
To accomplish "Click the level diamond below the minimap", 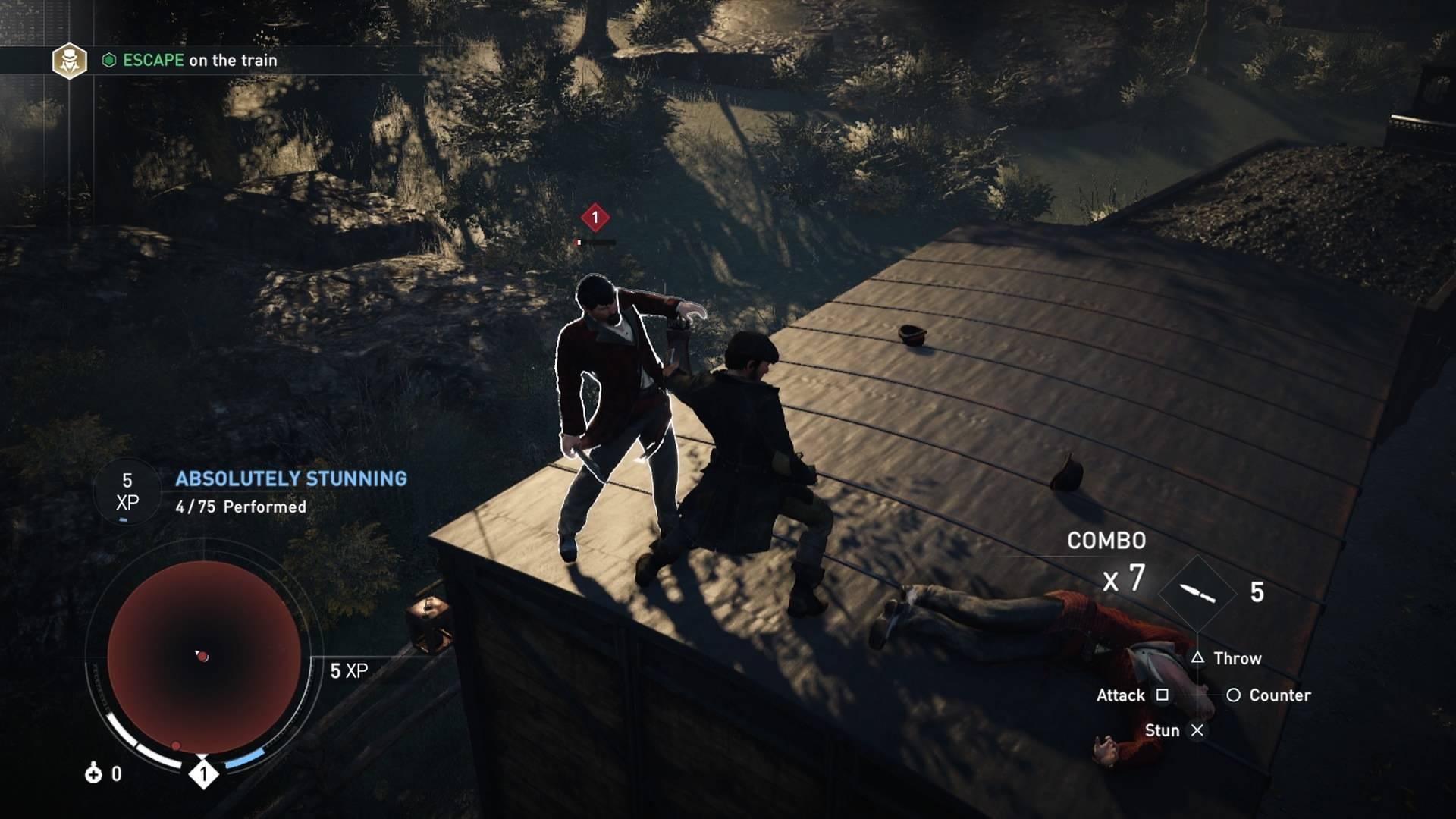I will coord(203,774).
